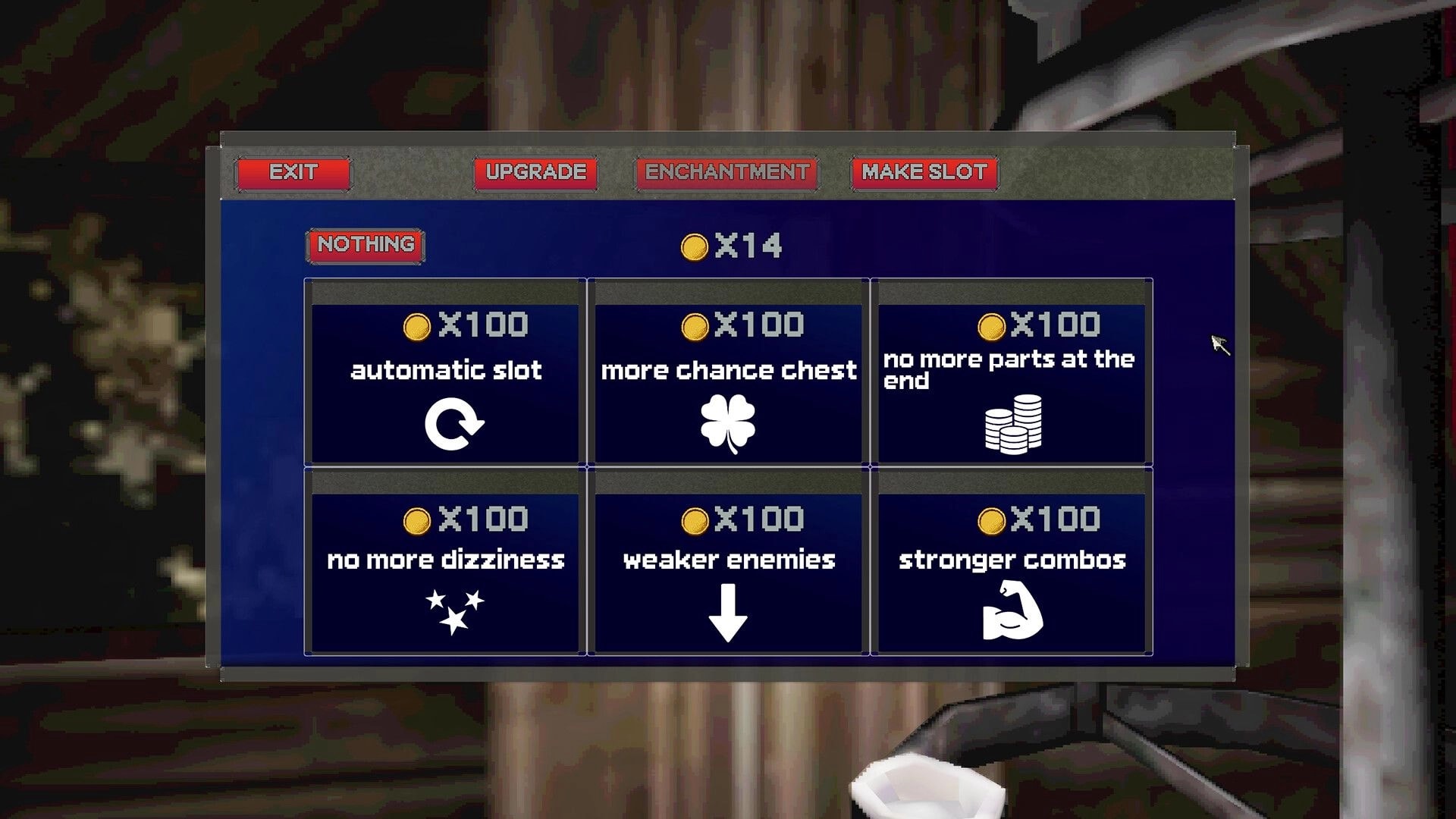This screenshot has height=819, width=1456.
Task: Click the flexed arm combos icon
Action: coord(1013,610)
